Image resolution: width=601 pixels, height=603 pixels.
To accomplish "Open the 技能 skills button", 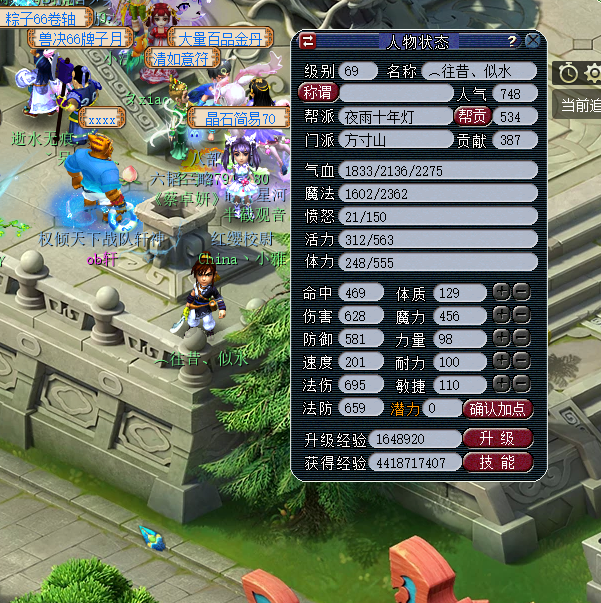I will coord(497,462).
